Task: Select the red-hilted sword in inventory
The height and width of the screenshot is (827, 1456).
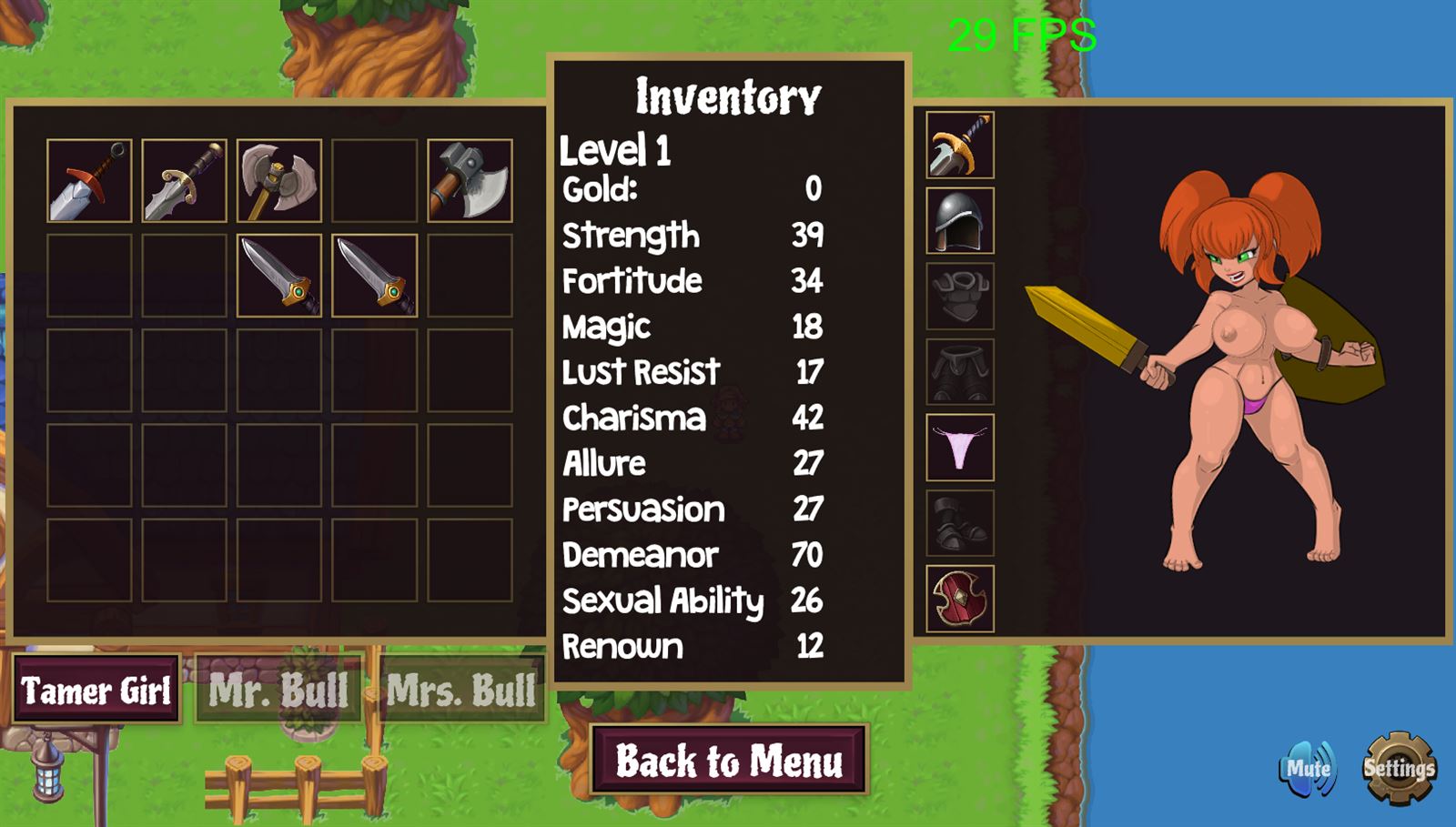Action: coord(90,181)
